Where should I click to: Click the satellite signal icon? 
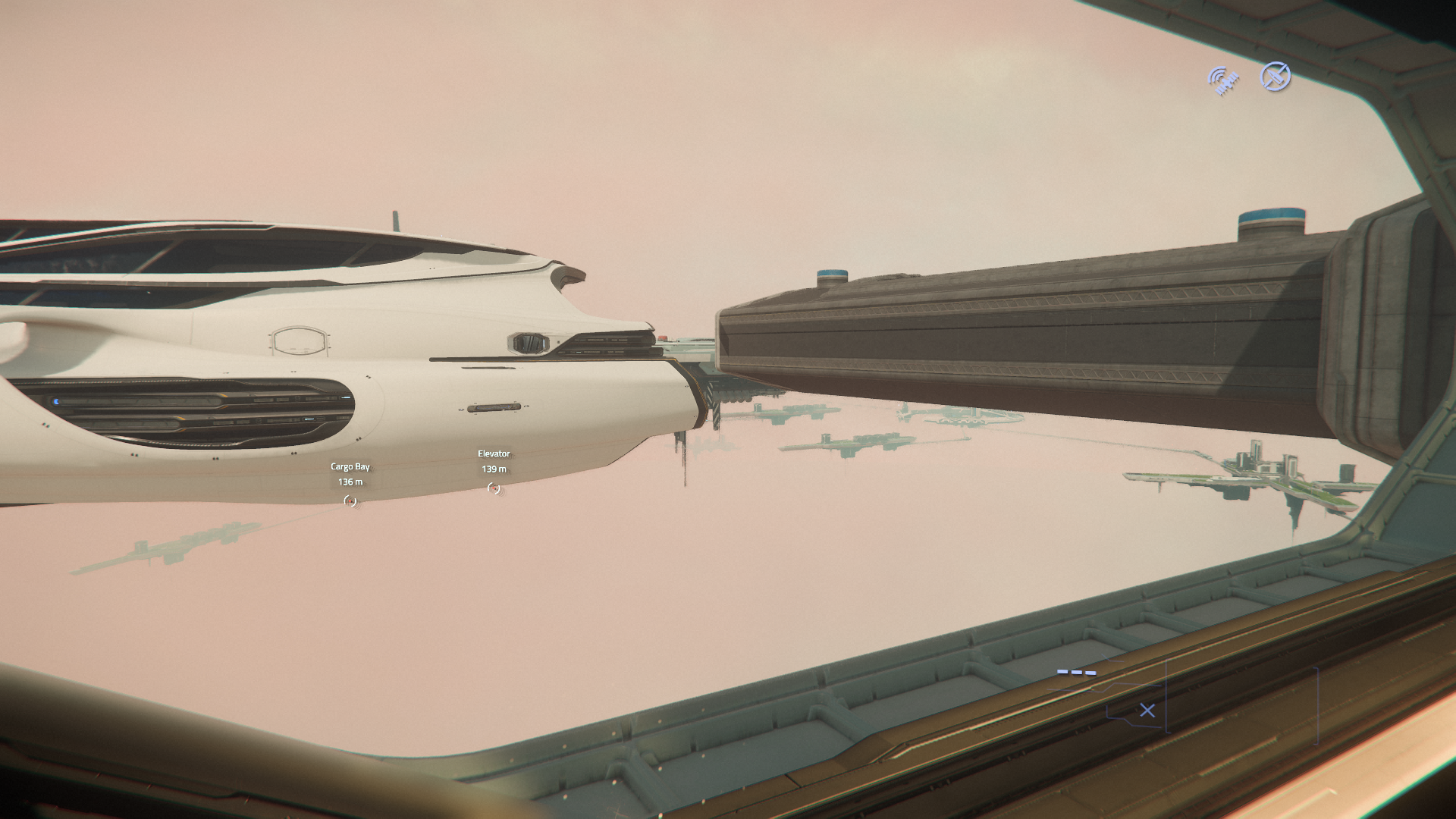click(1223, 80)
